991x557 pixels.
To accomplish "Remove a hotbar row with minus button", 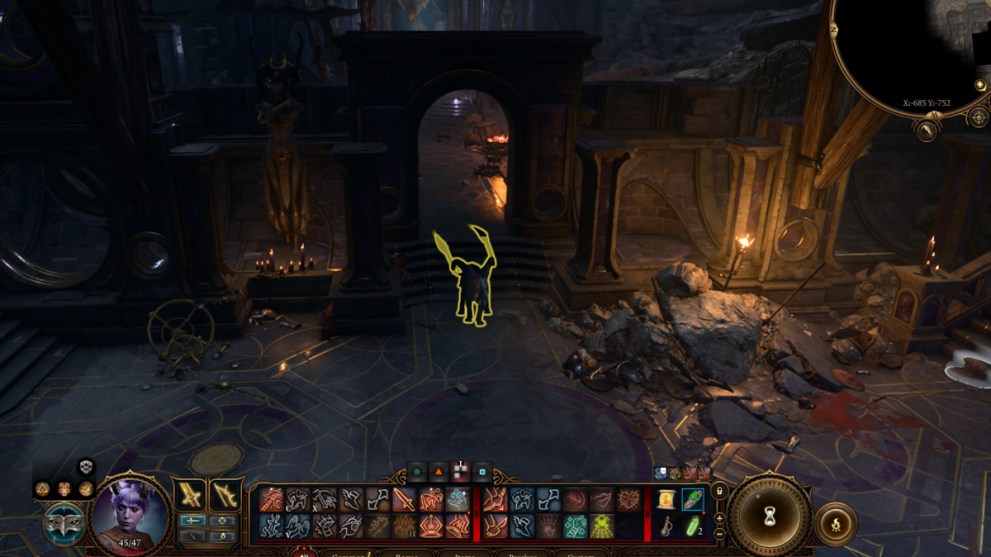I will (x=718, y=533).
